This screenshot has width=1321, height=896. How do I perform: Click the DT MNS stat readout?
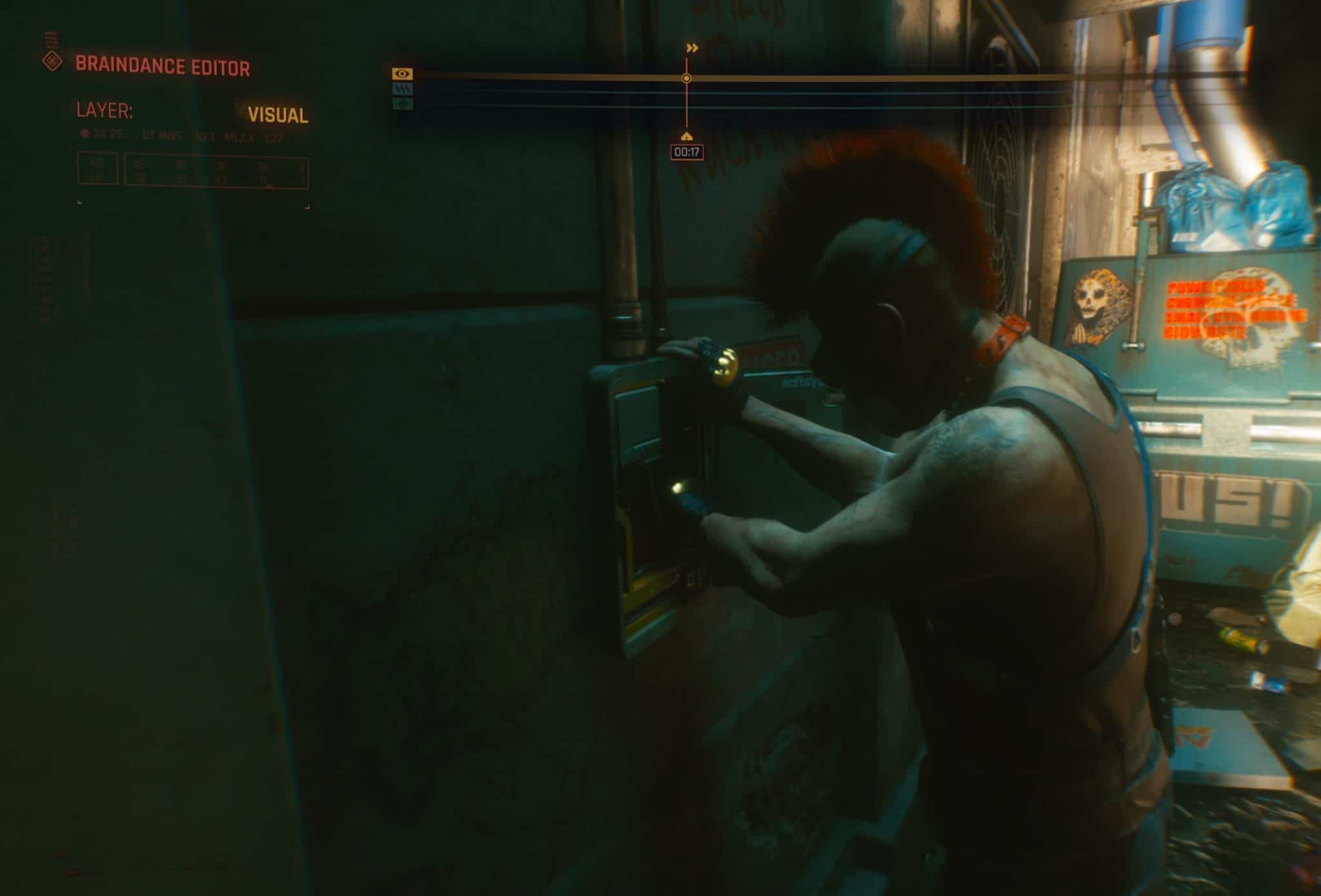pyautogui.click(x=161, y=135)
